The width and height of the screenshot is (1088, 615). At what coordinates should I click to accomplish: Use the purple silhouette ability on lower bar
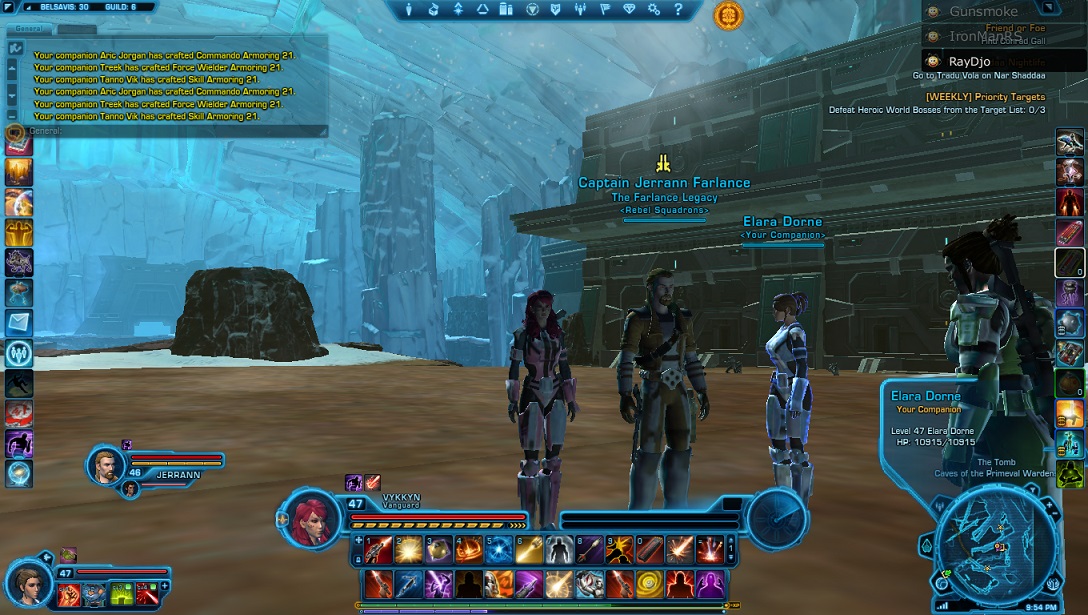coord(710,582)
